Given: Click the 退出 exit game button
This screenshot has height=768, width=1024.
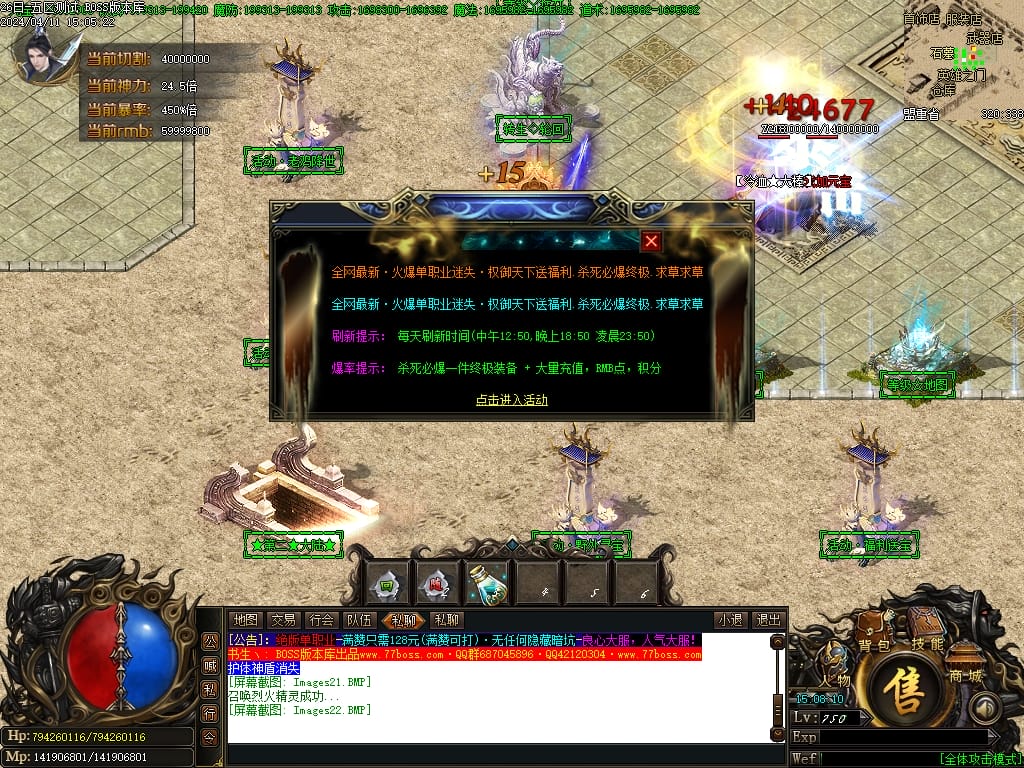Looking at the screenshot, I should pyautogui.click(x=768, y=620).
